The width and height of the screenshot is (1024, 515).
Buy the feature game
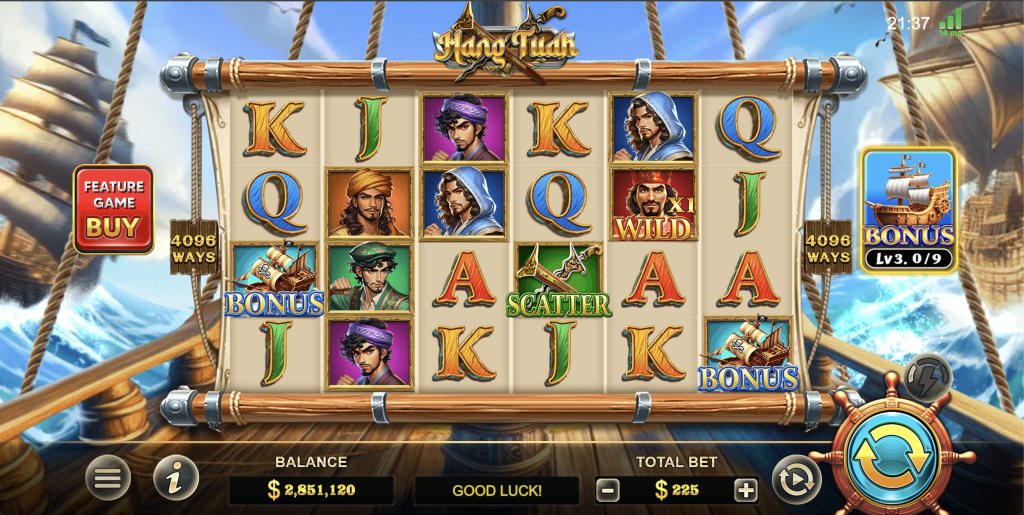(x=113, y=210)
